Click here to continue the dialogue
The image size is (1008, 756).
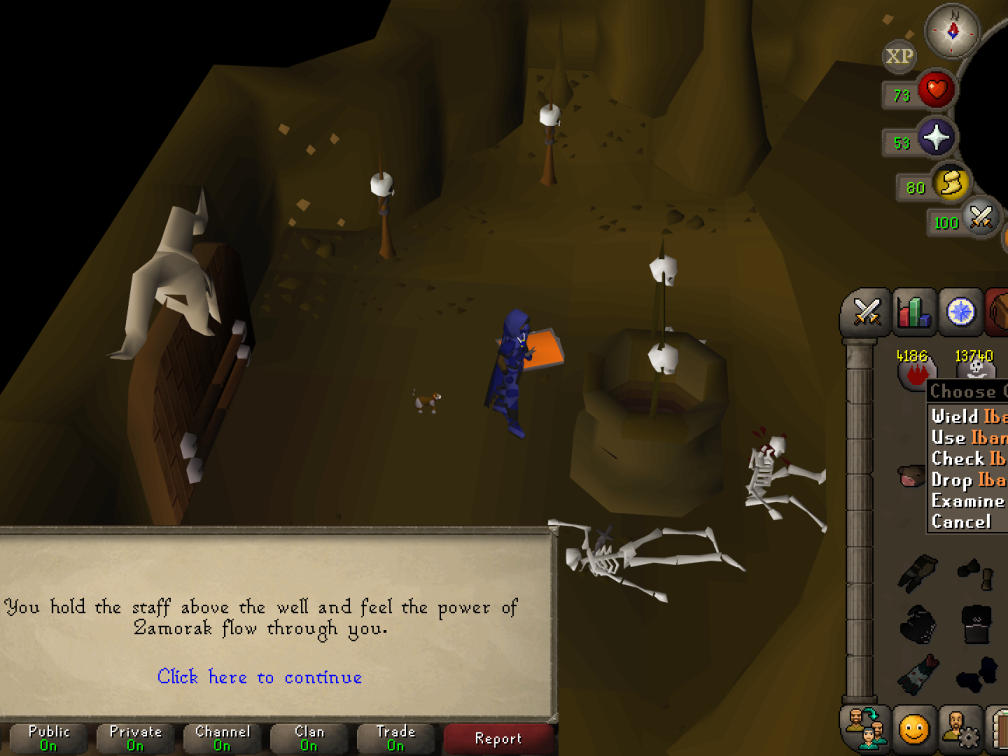click(259, 677)
